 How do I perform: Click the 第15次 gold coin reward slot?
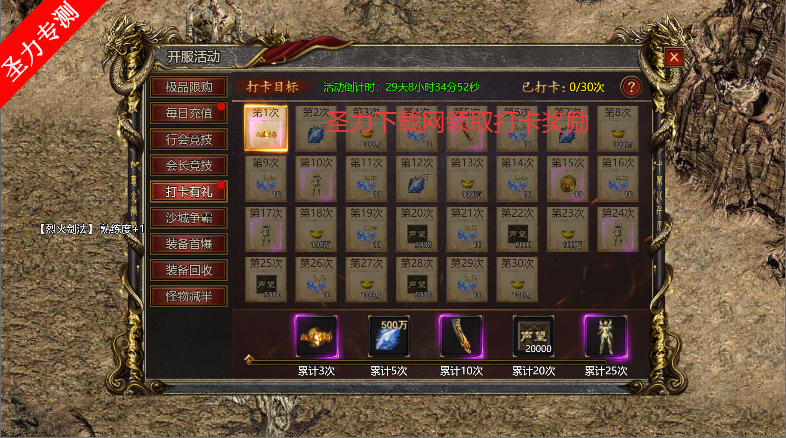coord(568,178)
